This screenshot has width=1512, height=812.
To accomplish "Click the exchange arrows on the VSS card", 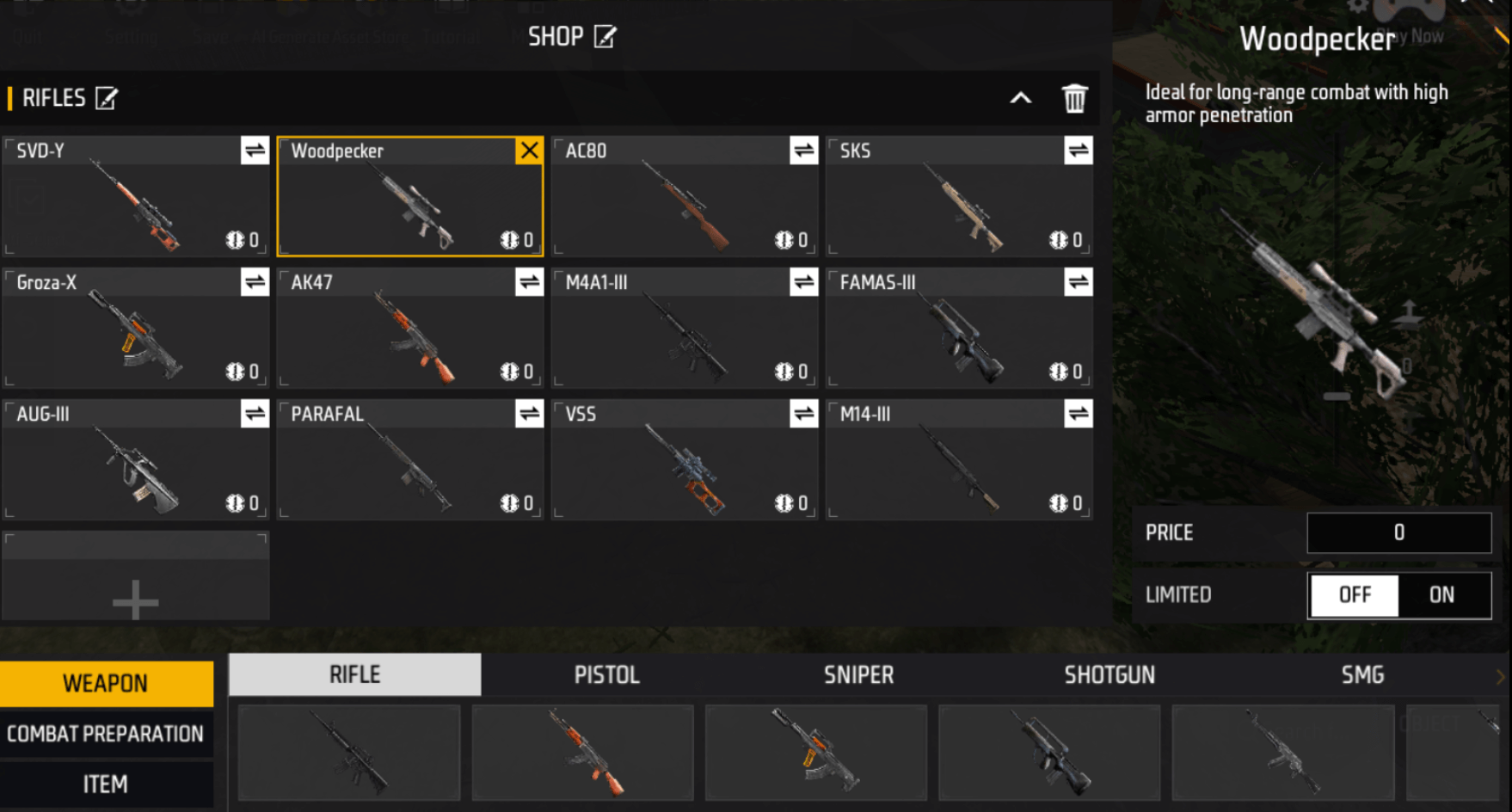I will (x=802, y=414).
